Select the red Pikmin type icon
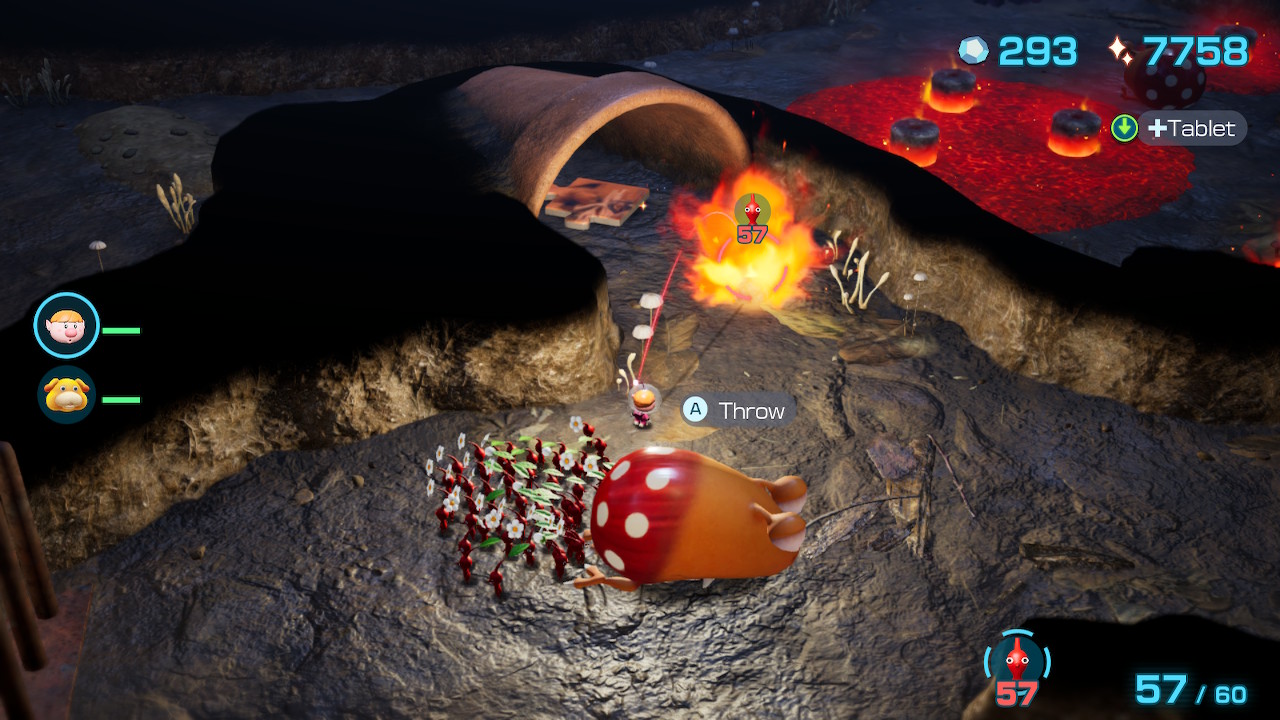The image size is (1280, 720). 1017,659
